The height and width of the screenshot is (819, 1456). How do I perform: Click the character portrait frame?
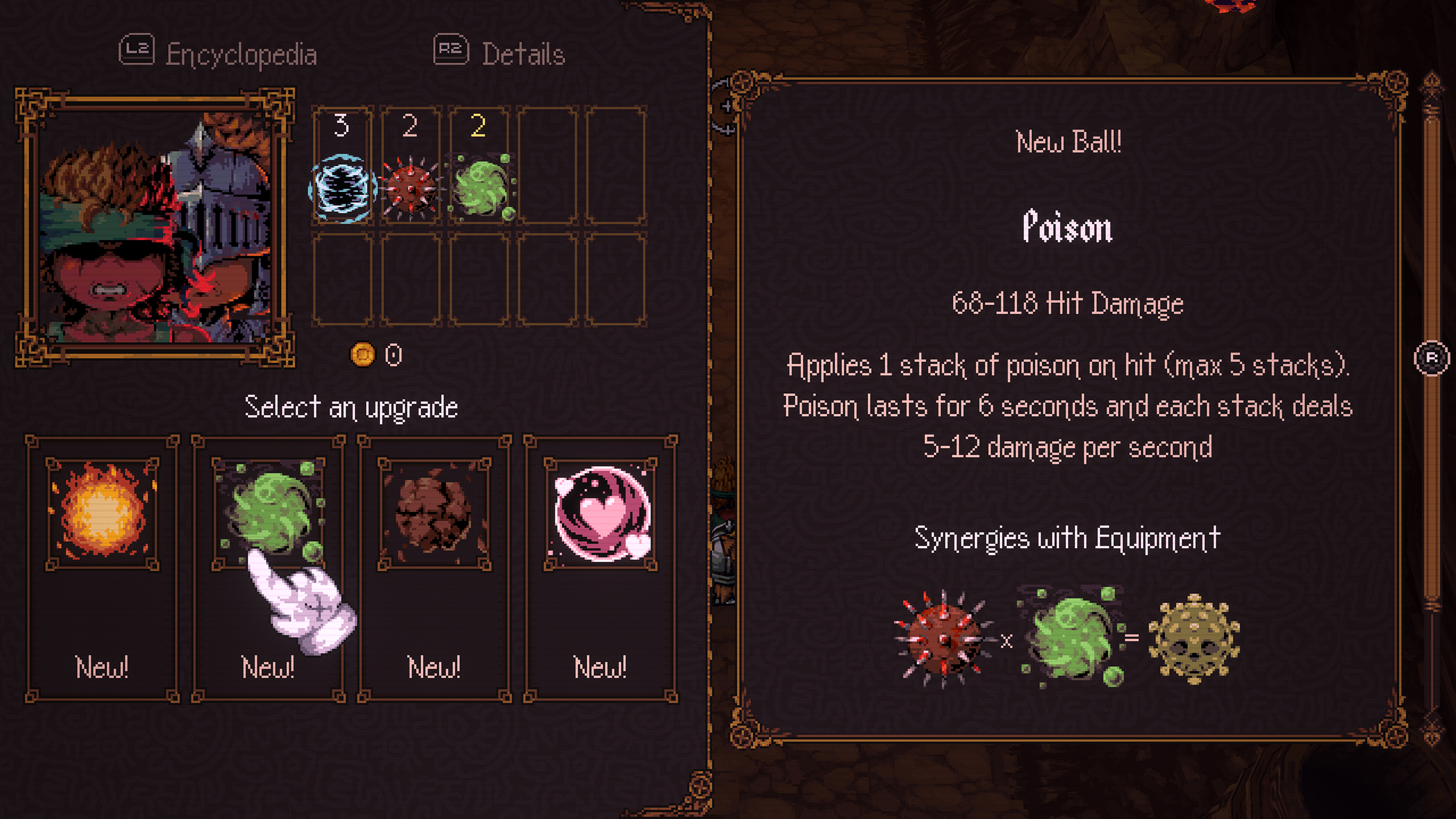coord(155,227)
